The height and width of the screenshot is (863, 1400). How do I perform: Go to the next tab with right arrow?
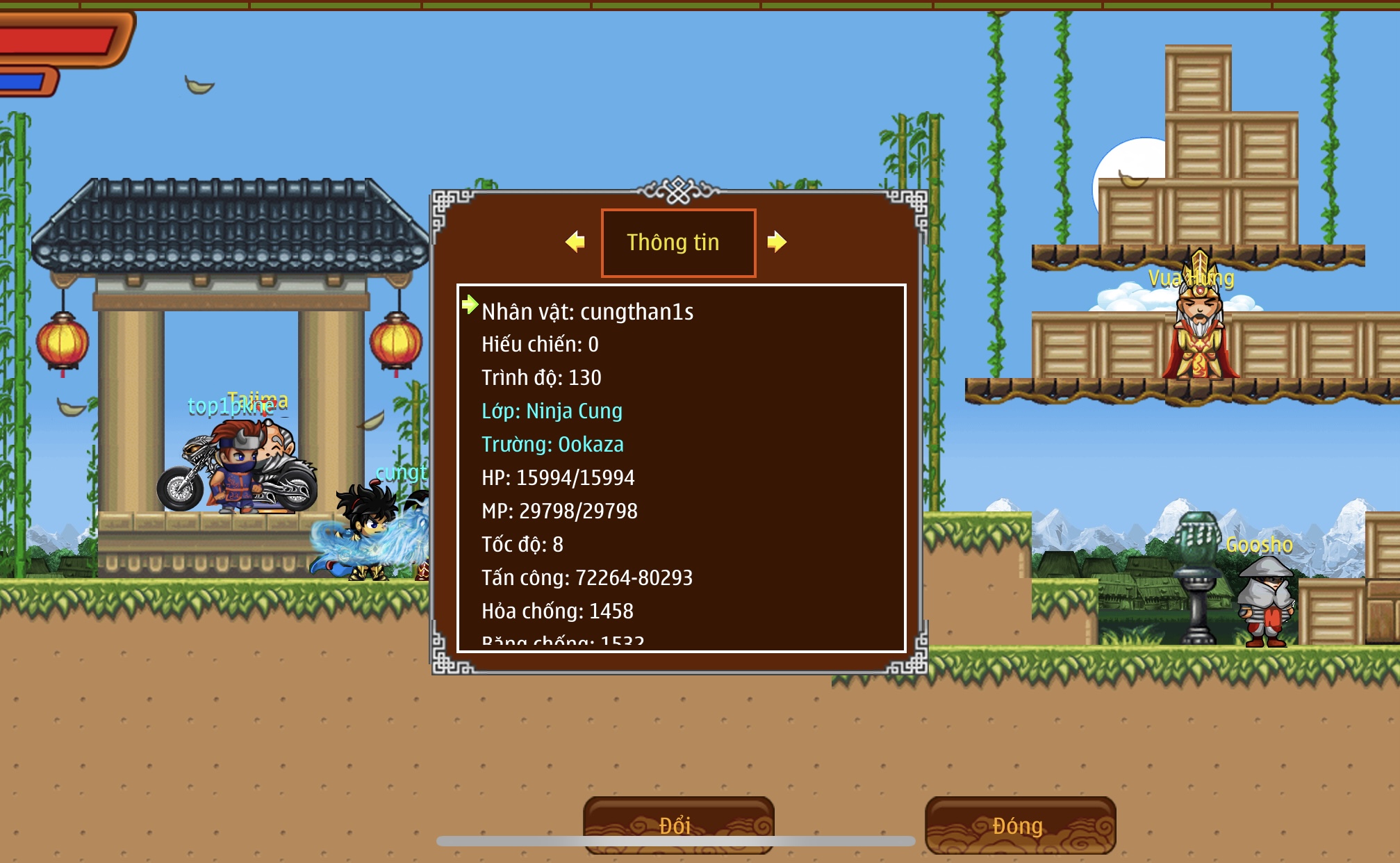coord(776,242)
